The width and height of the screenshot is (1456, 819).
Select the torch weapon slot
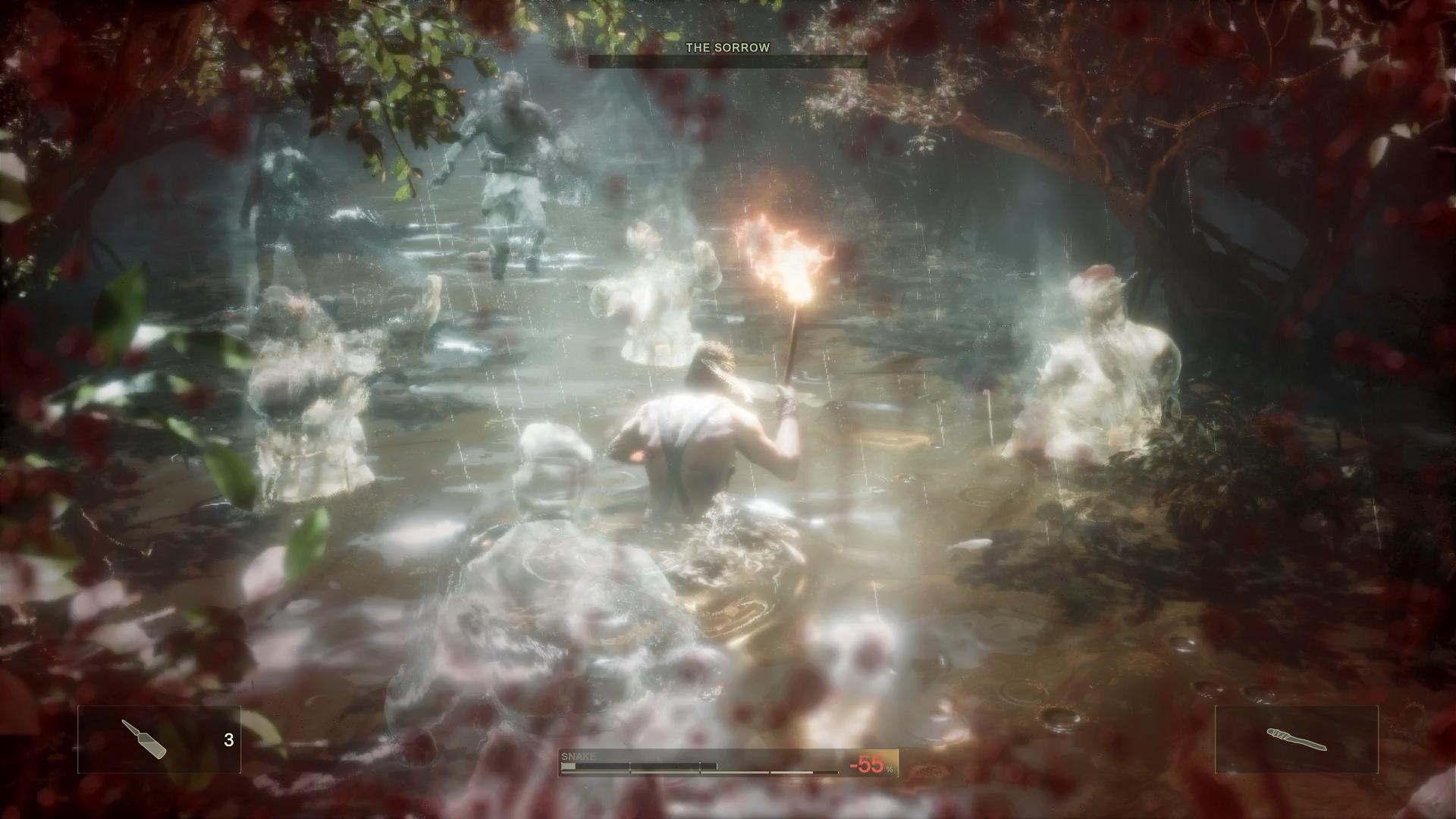point(1296,739)
